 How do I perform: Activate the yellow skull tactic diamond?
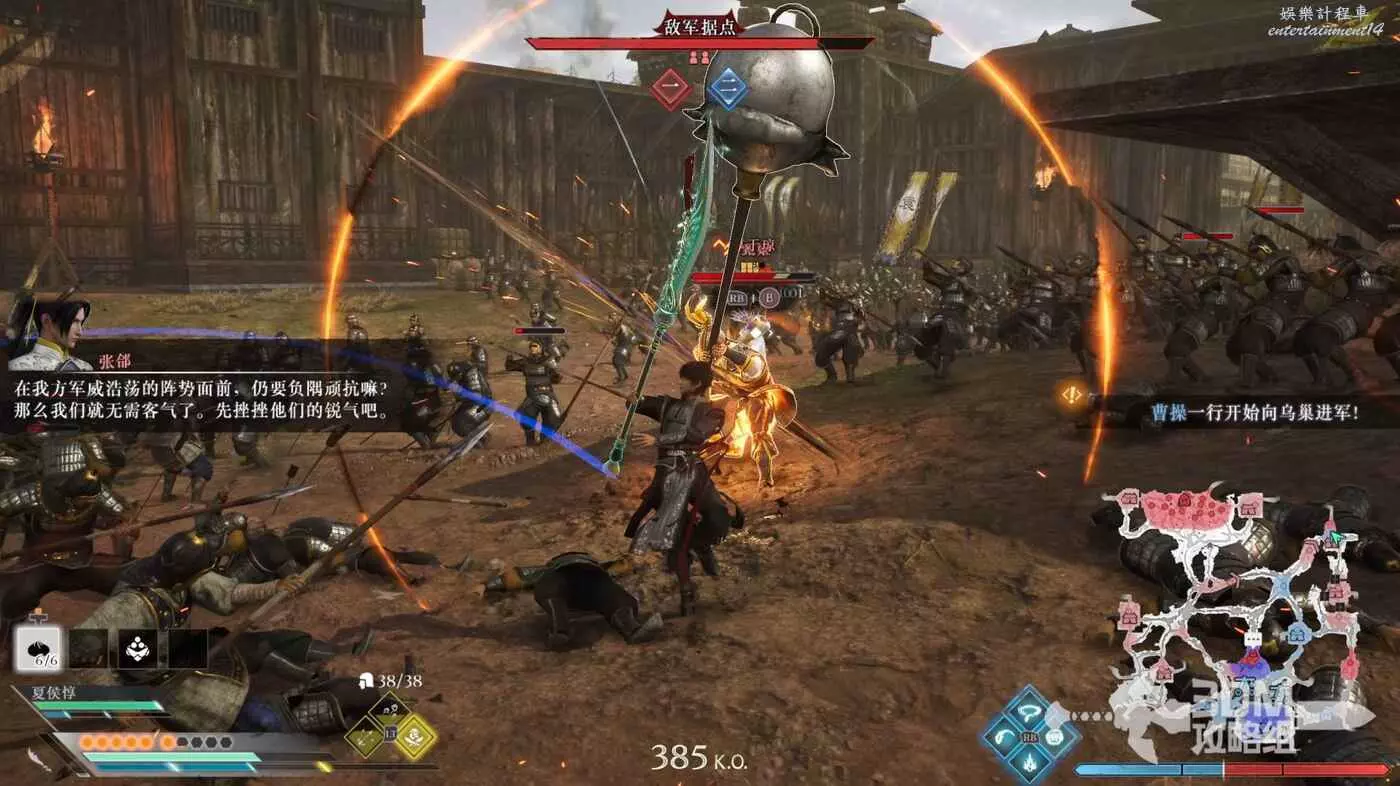click(414, 737)
